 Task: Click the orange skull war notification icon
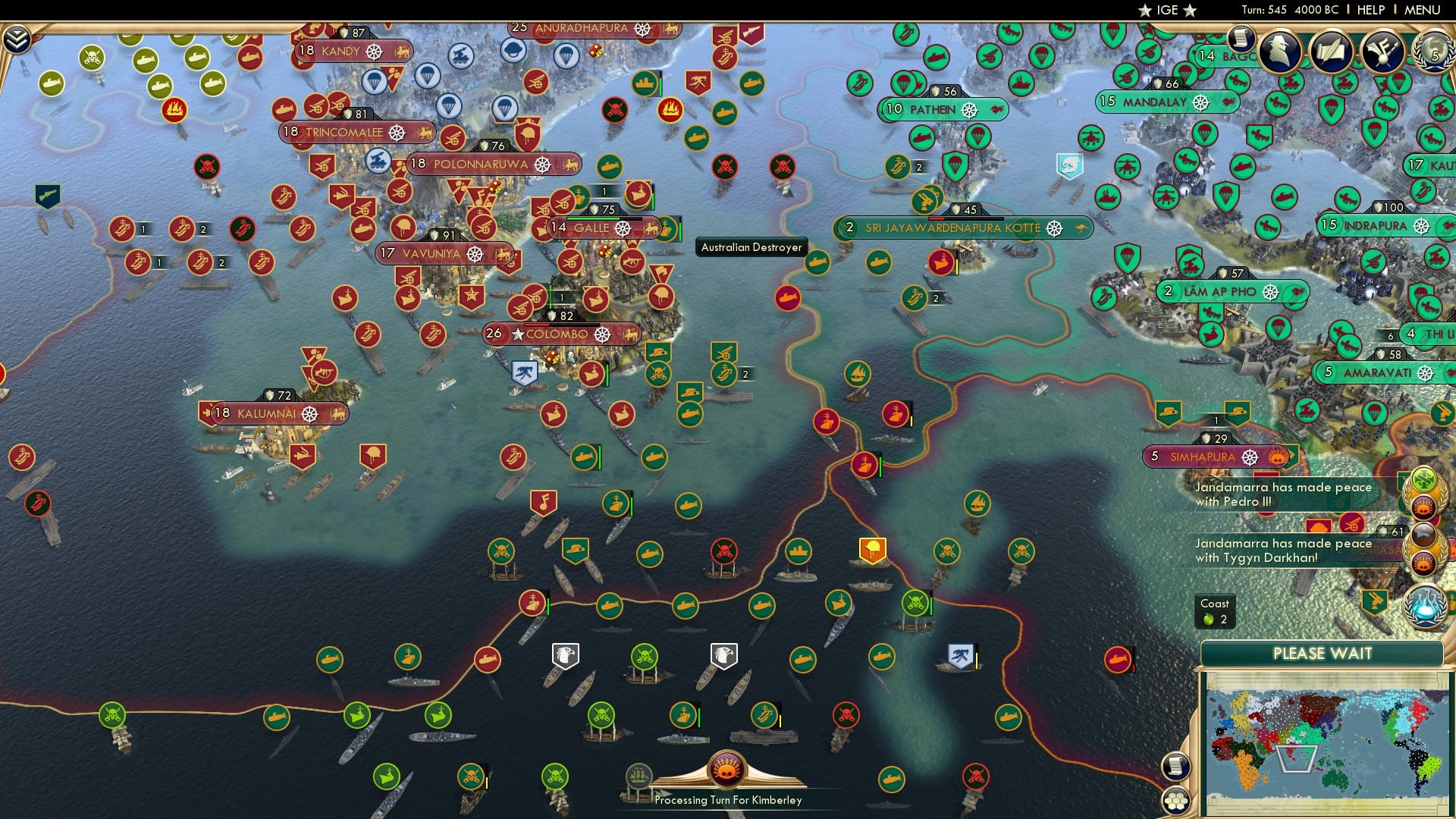tap(1423, 507)
